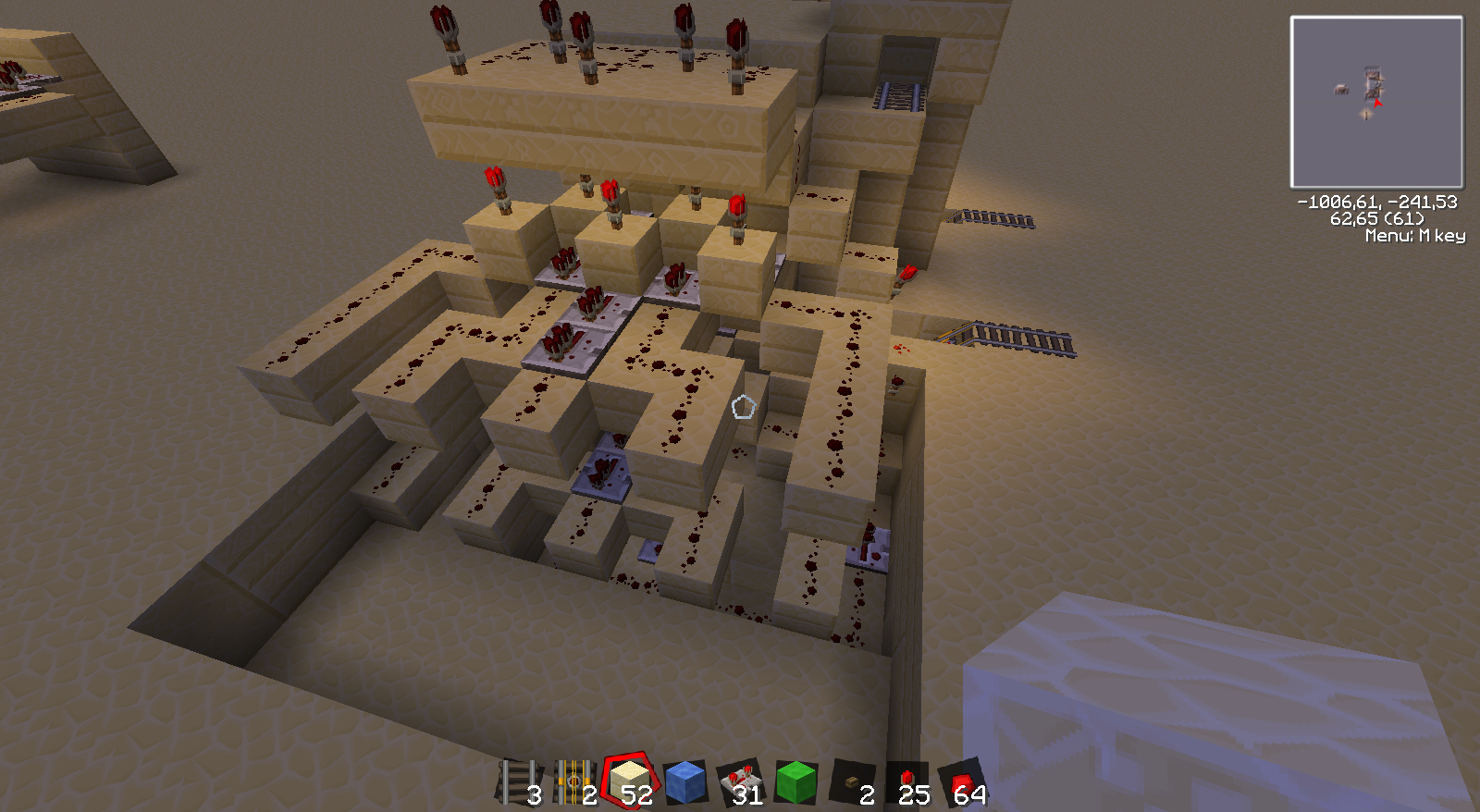Select the wooden button hotbar slot
The height and width of the screenshot is (812, 1480).
click(852, 782)
